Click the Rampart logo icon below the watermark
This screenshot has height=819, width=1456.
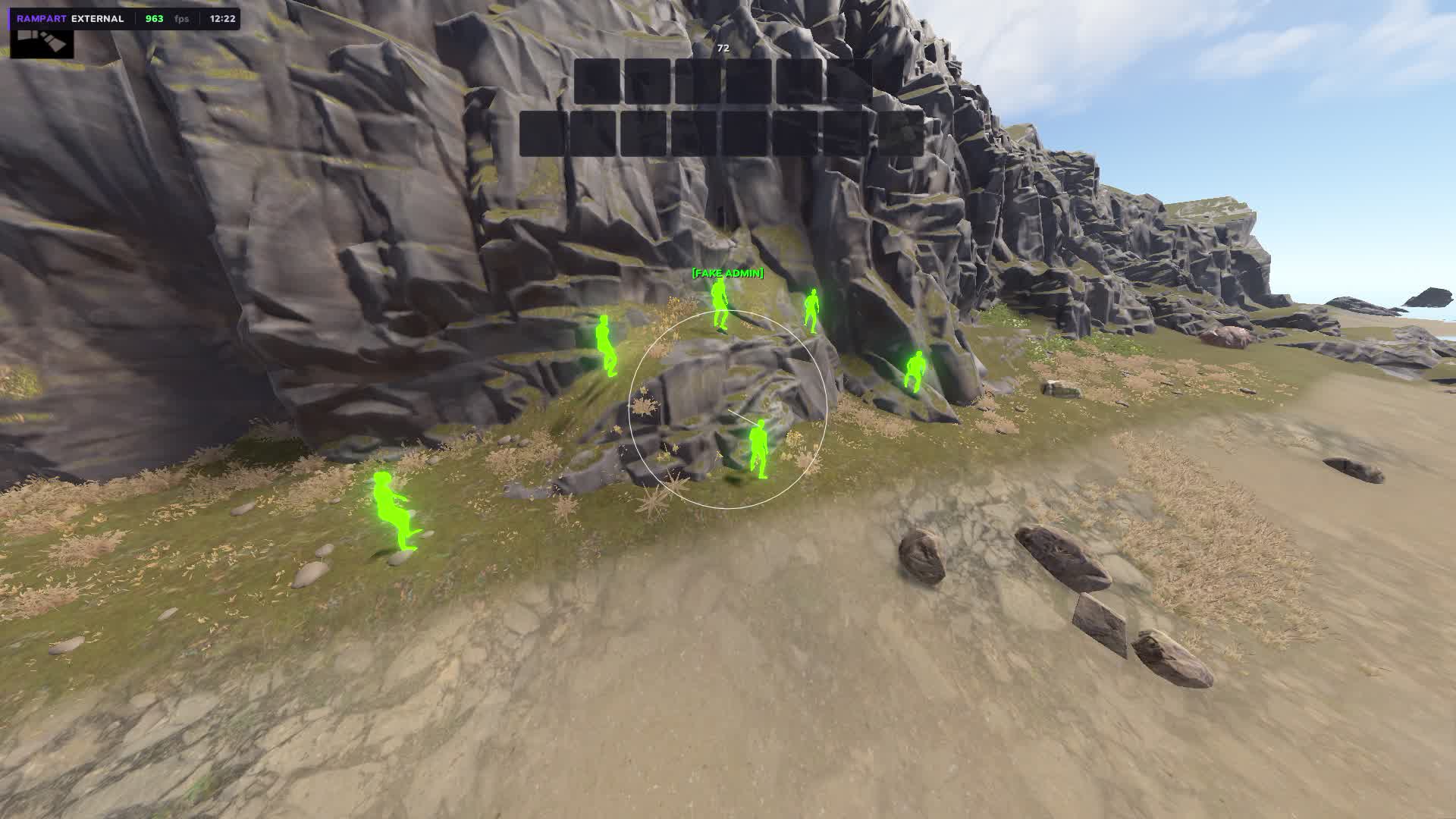click(42, 44)
